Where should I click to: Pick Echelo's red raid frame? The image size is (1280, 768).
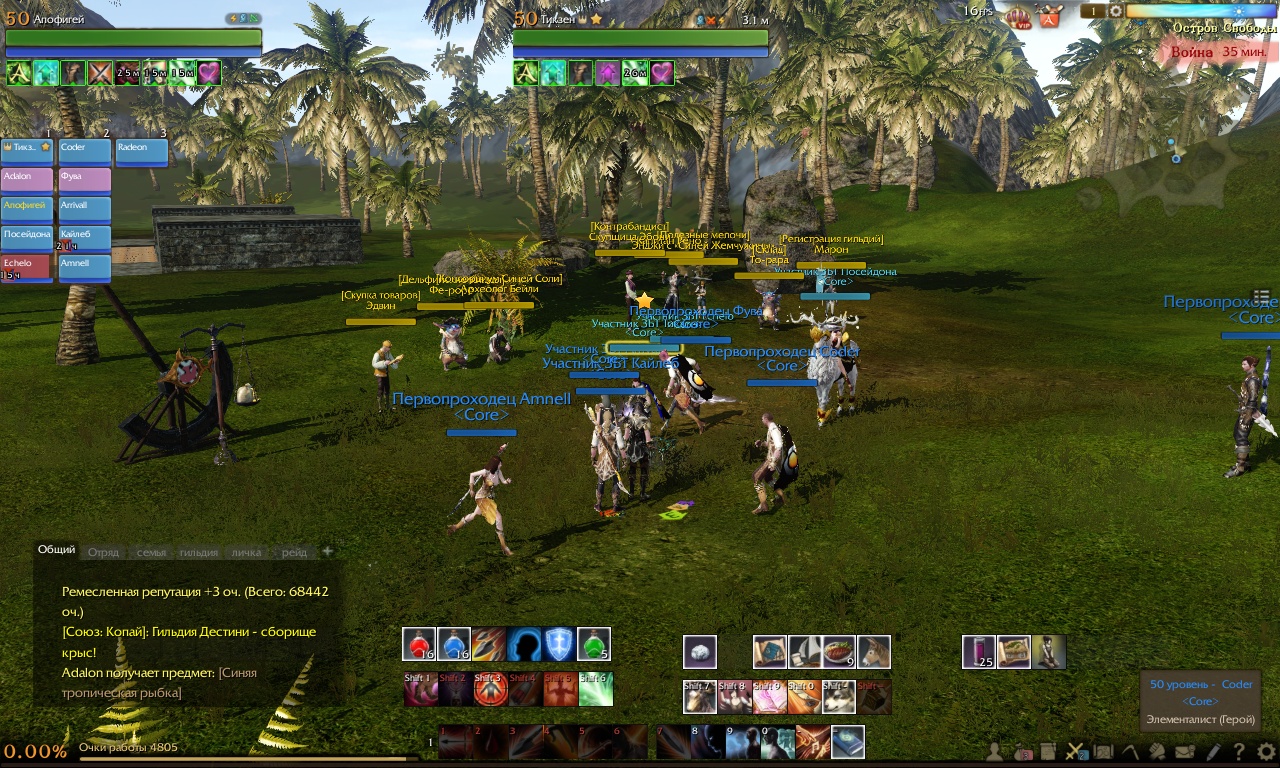point(27,268)
